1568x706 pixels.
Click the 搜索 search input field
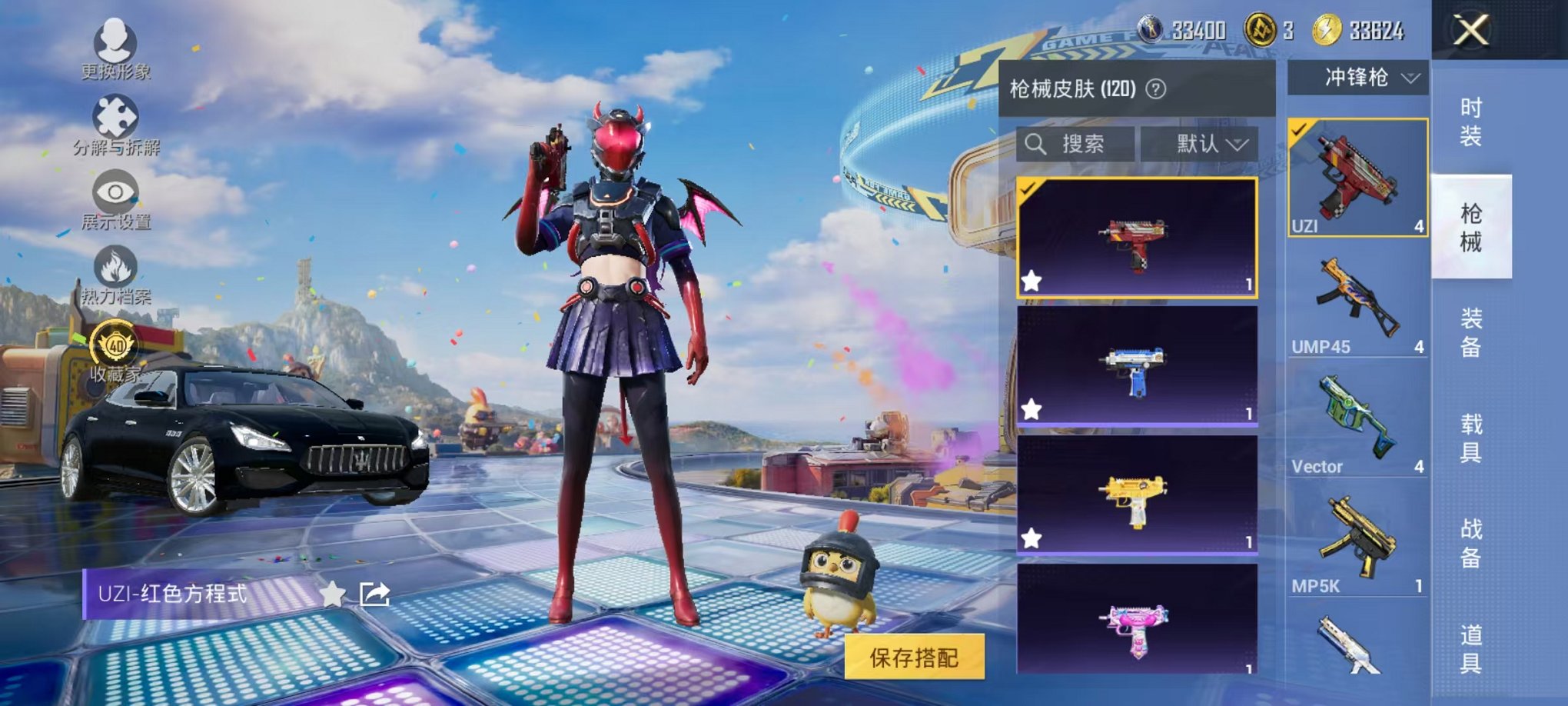[x=1076, y=145]
